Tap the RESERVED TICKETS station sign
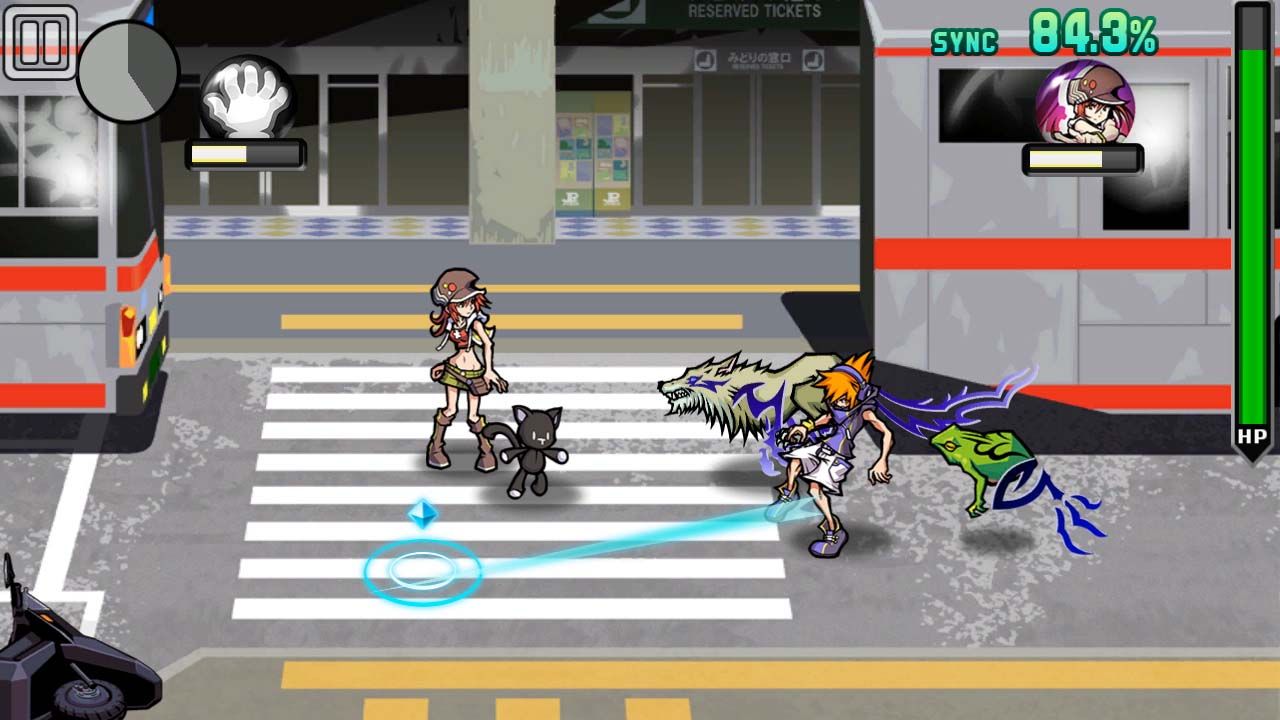This screenshot has height=720, width=1280. [x=755, y=13]
